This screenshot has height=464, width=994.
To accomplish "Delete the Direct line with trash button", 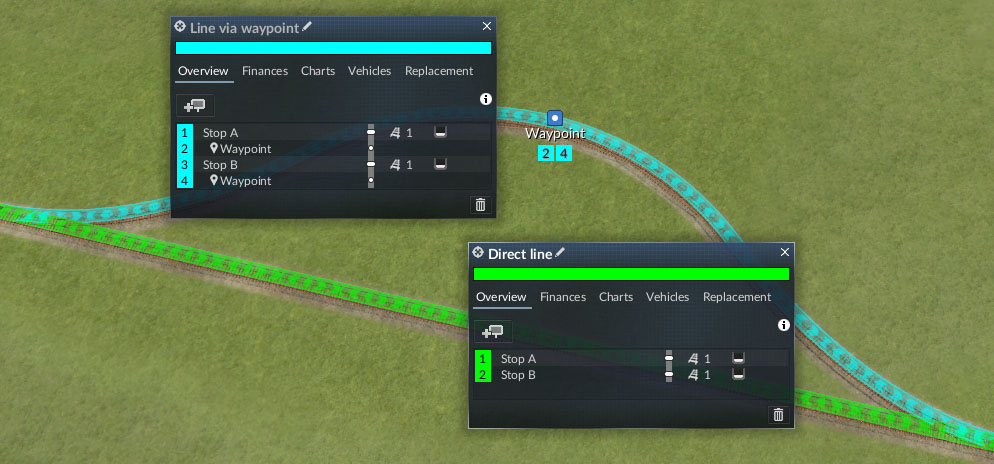I will 778,415.
